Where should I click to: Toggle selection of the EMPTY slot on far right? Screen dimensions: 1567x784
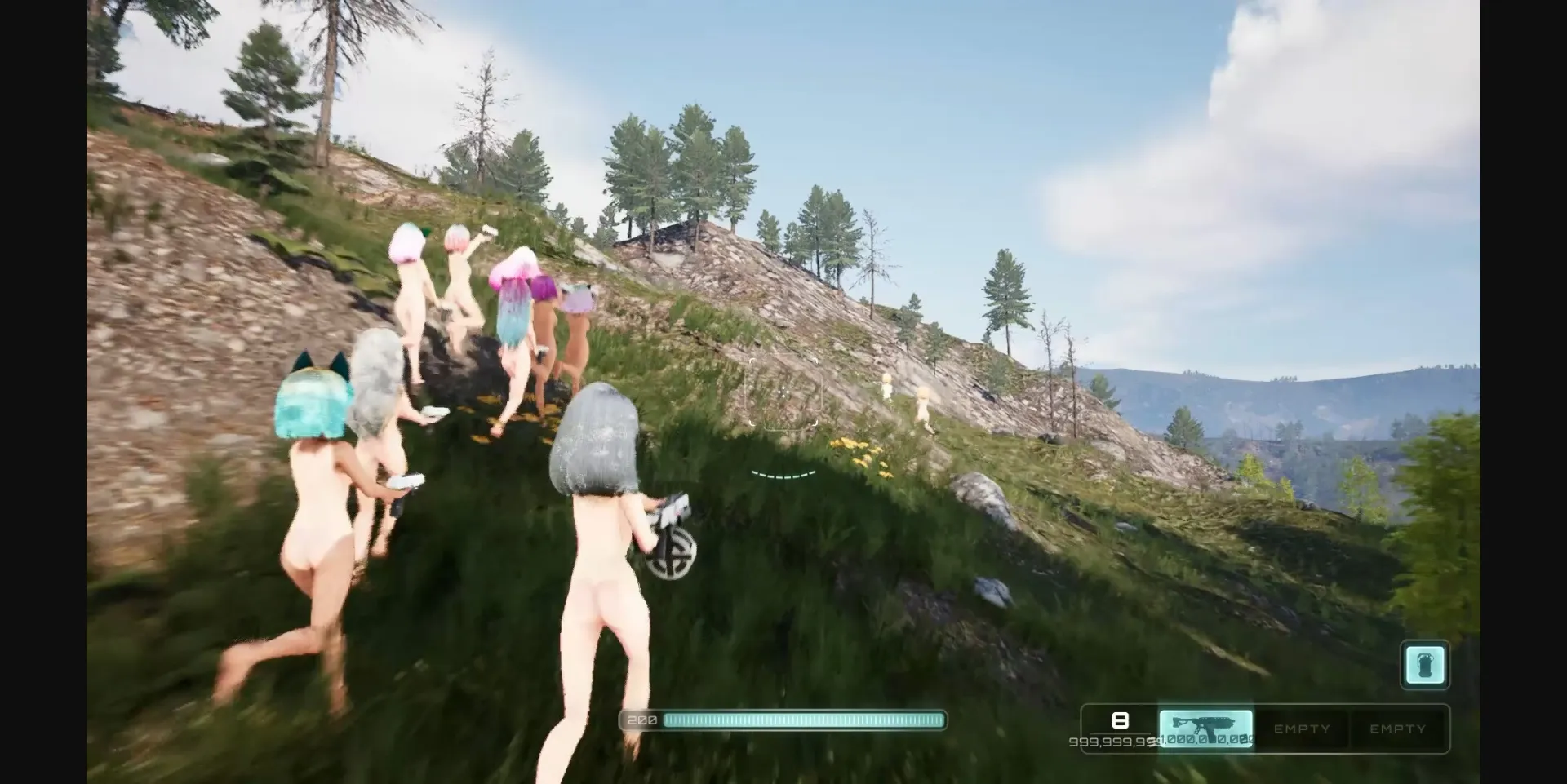(x=1398, y=729)
